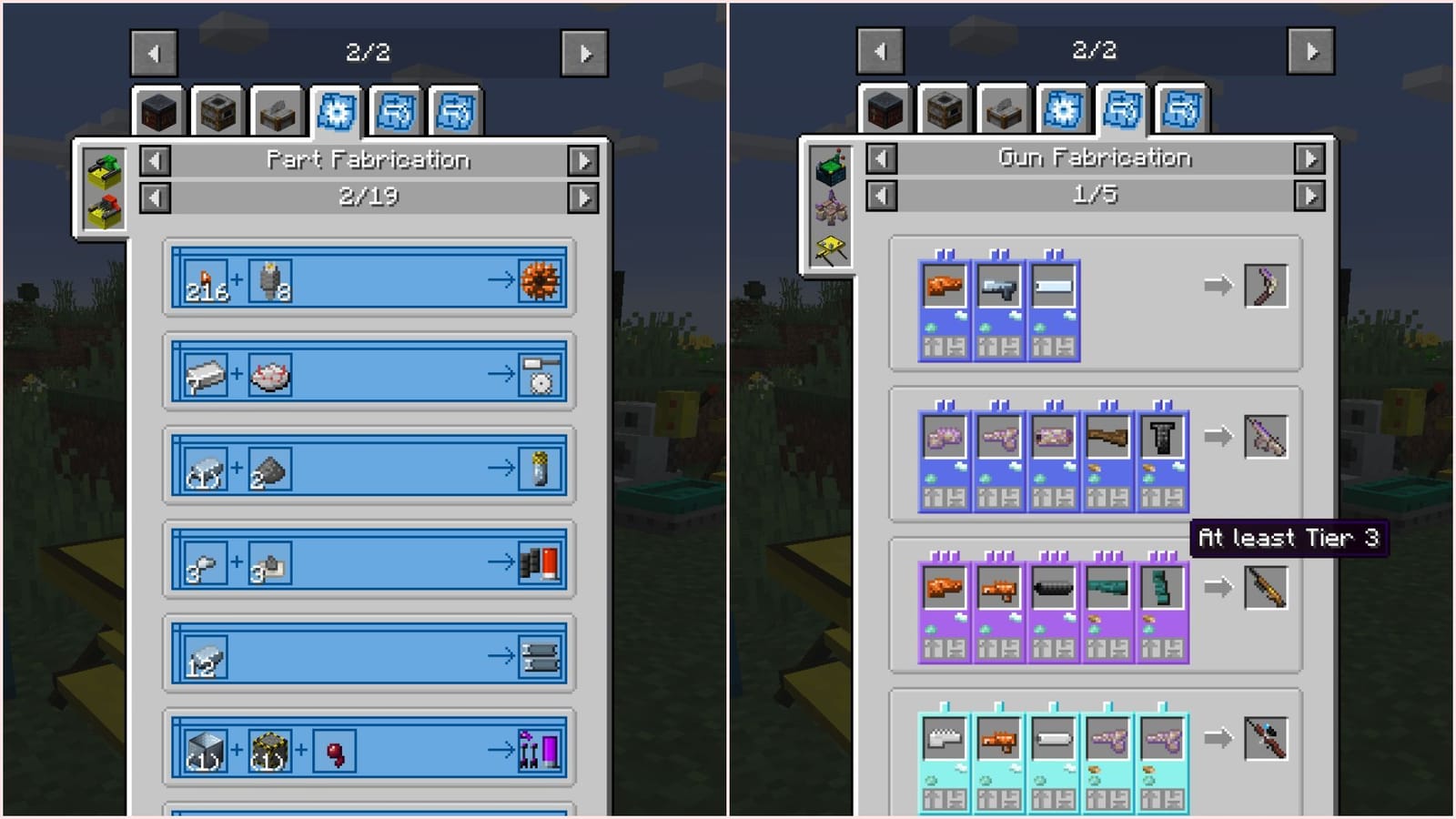
Task: Open the rightmost gun blueprint tab in the right panel
Action: [1179, 107]
